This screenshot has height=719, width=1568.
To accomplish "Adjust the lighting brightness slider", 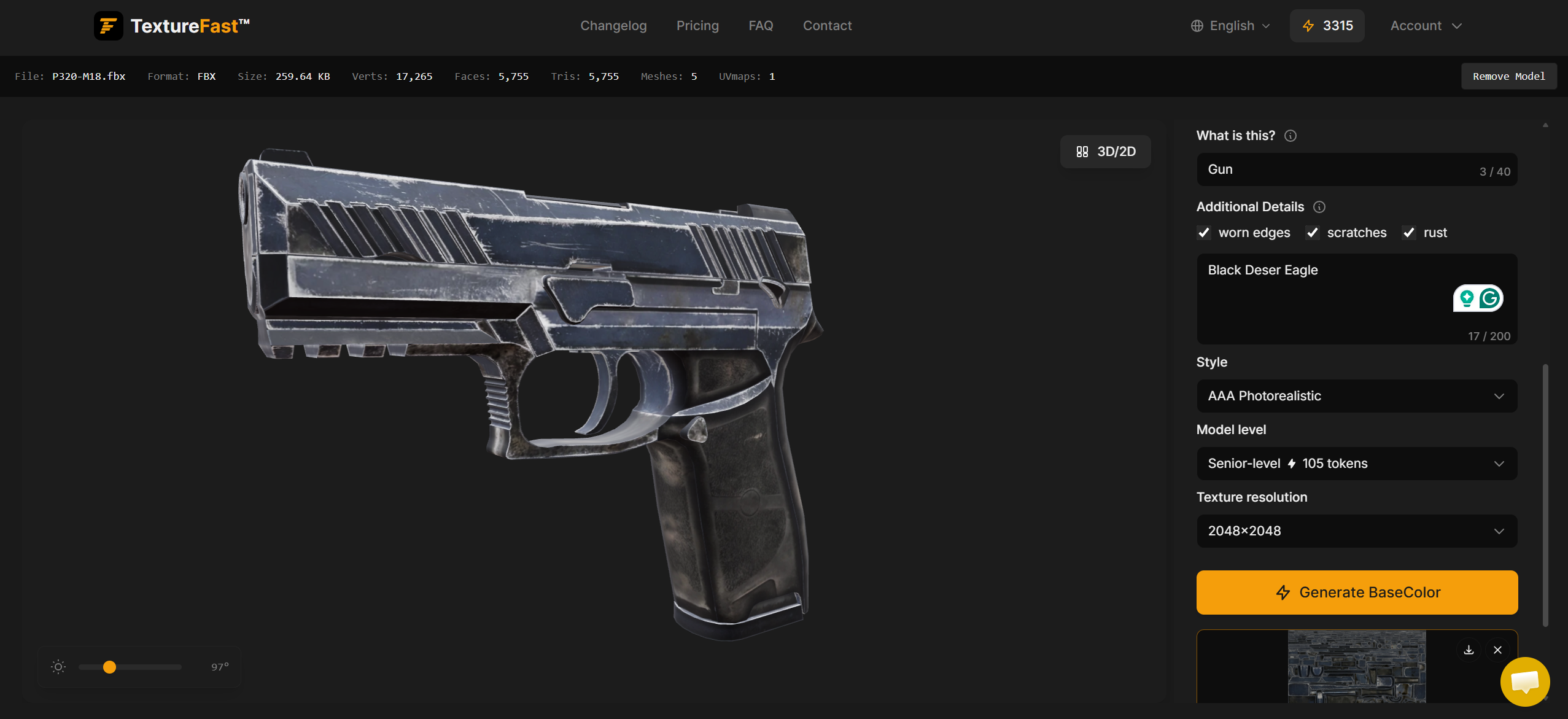I will 109,667.
